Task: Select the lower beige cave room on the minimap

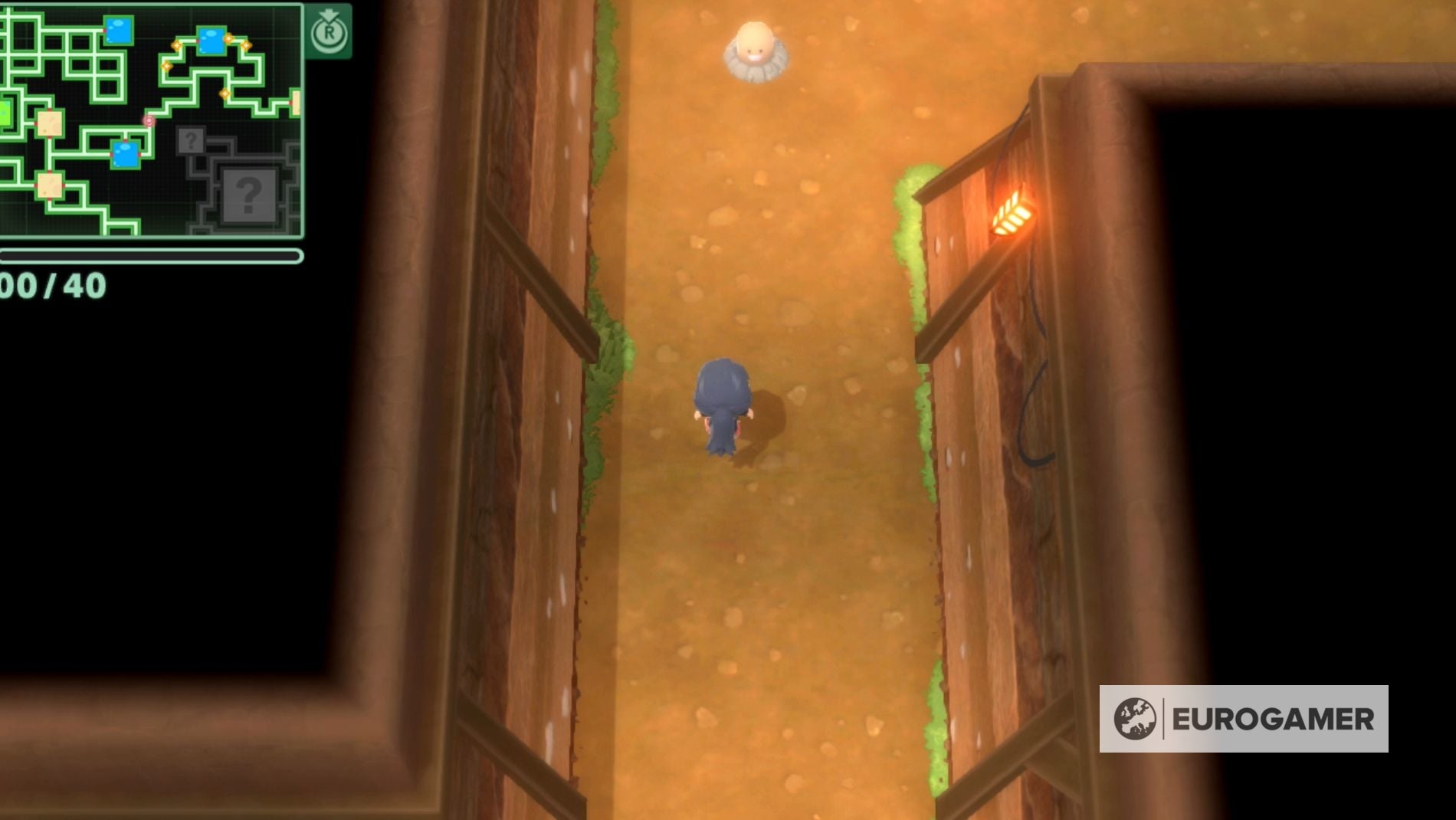Action: 49,186
